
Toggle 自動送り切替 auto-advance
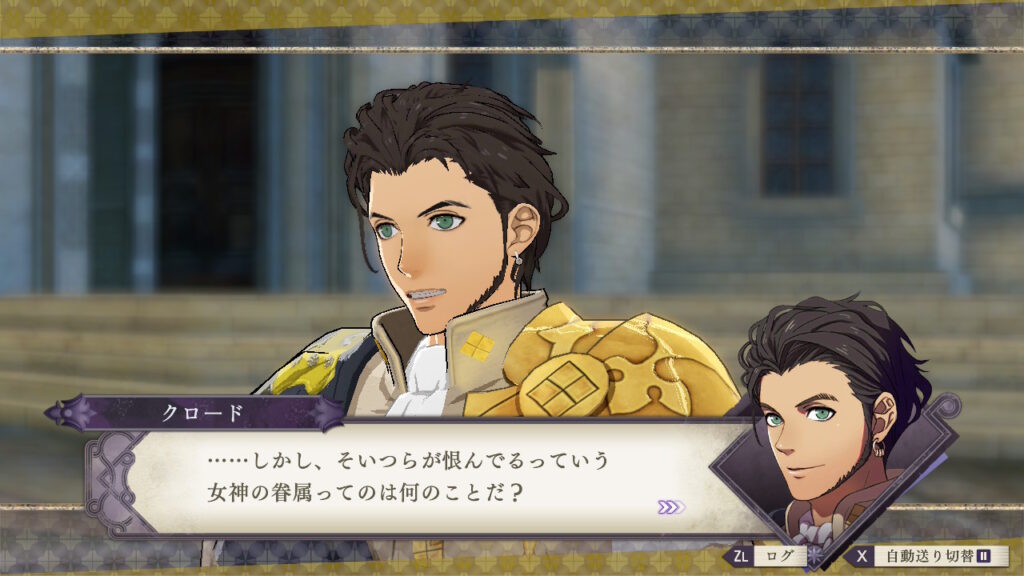[929, 556]
